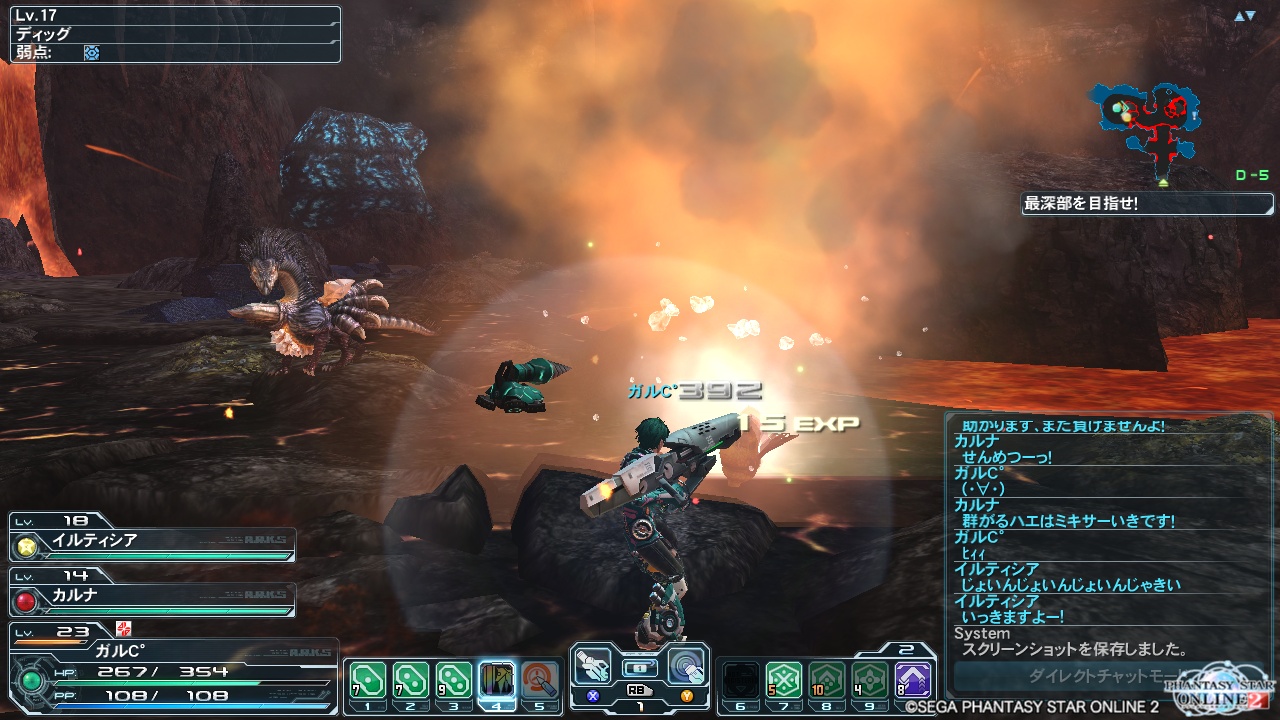
Task: Use the healing item in subpalette slot 2
Action: [410, 679]
